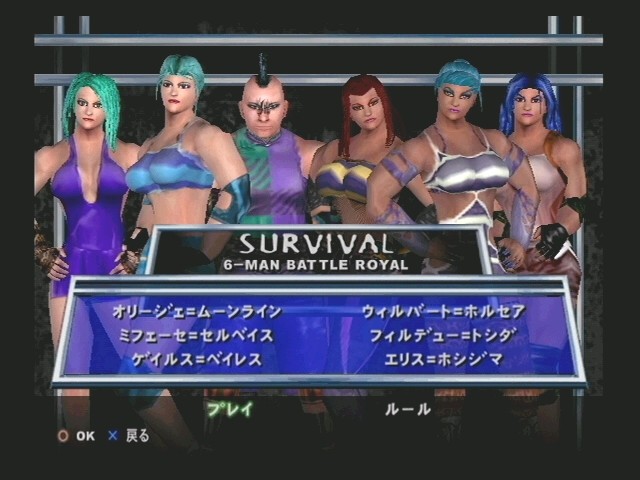The height and width of the screenshot is (480, 640).
Task: Open the ルール (Rules) option
Action: [408, 408]
